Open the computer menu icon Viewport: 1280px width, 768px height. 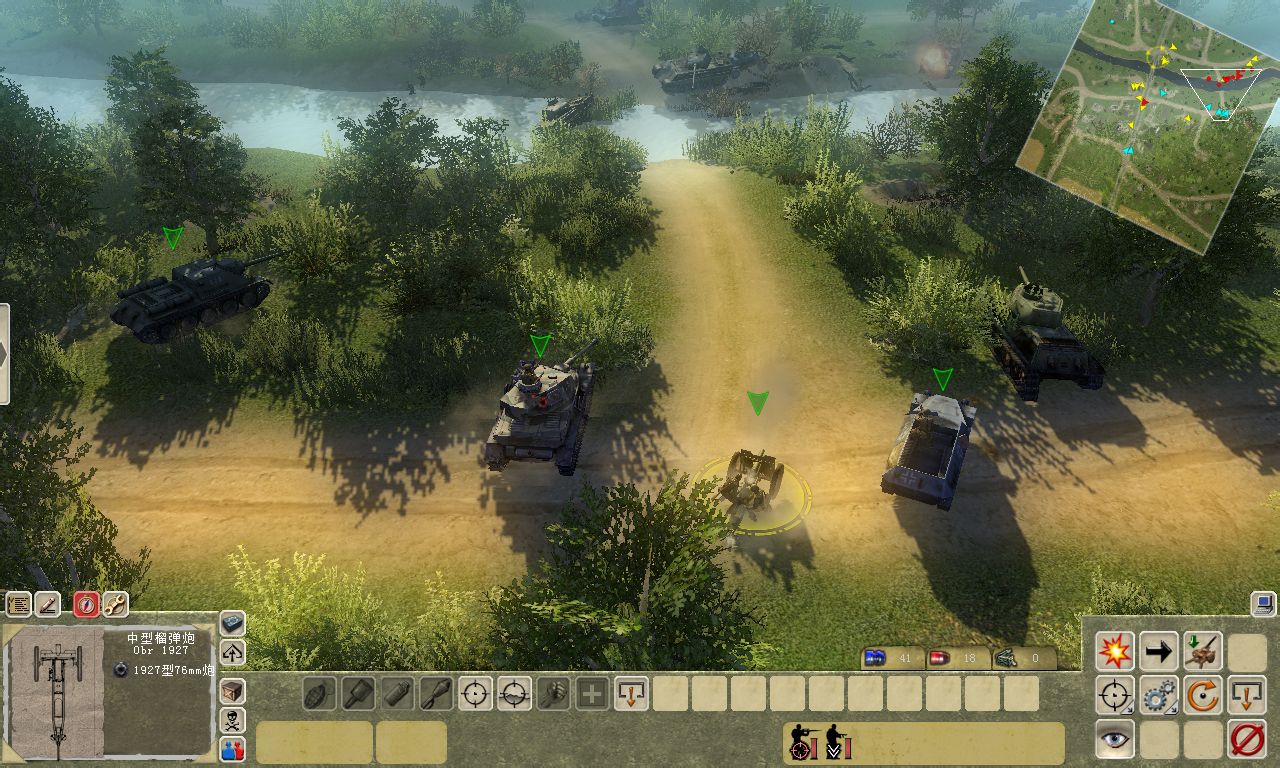click(1262, 604)
